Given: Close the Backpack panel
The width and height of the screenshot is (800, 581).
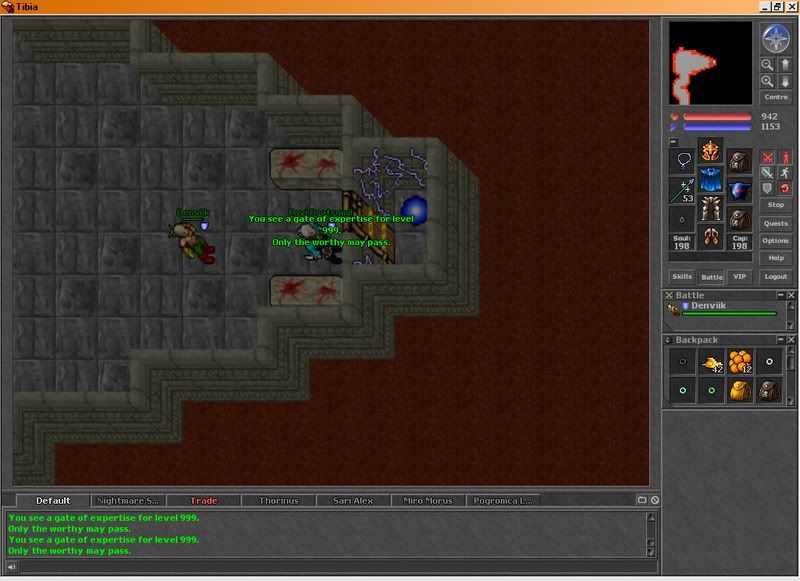Looking at the screenshot, I should (791, 340).
